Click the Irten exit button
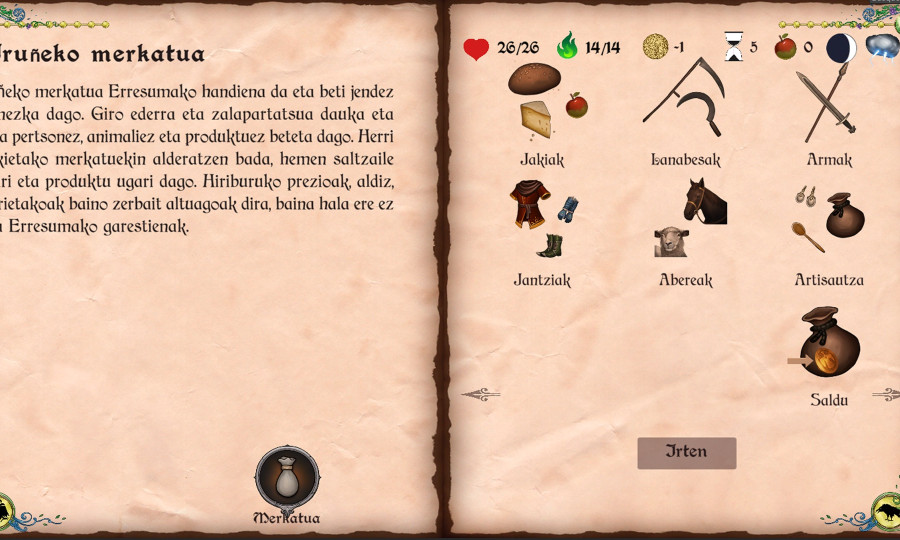This screenshot has width=900, height=540. tap(687, 452)
